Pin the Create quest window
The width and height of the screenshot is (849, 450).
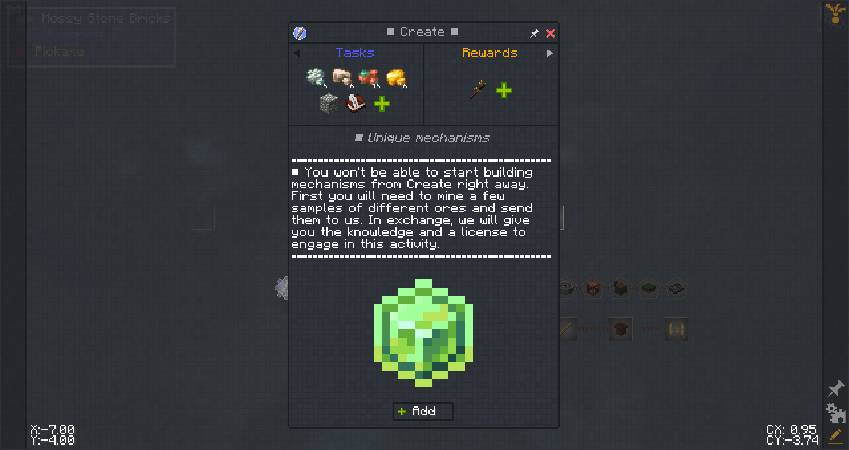[x=535, y=33]
